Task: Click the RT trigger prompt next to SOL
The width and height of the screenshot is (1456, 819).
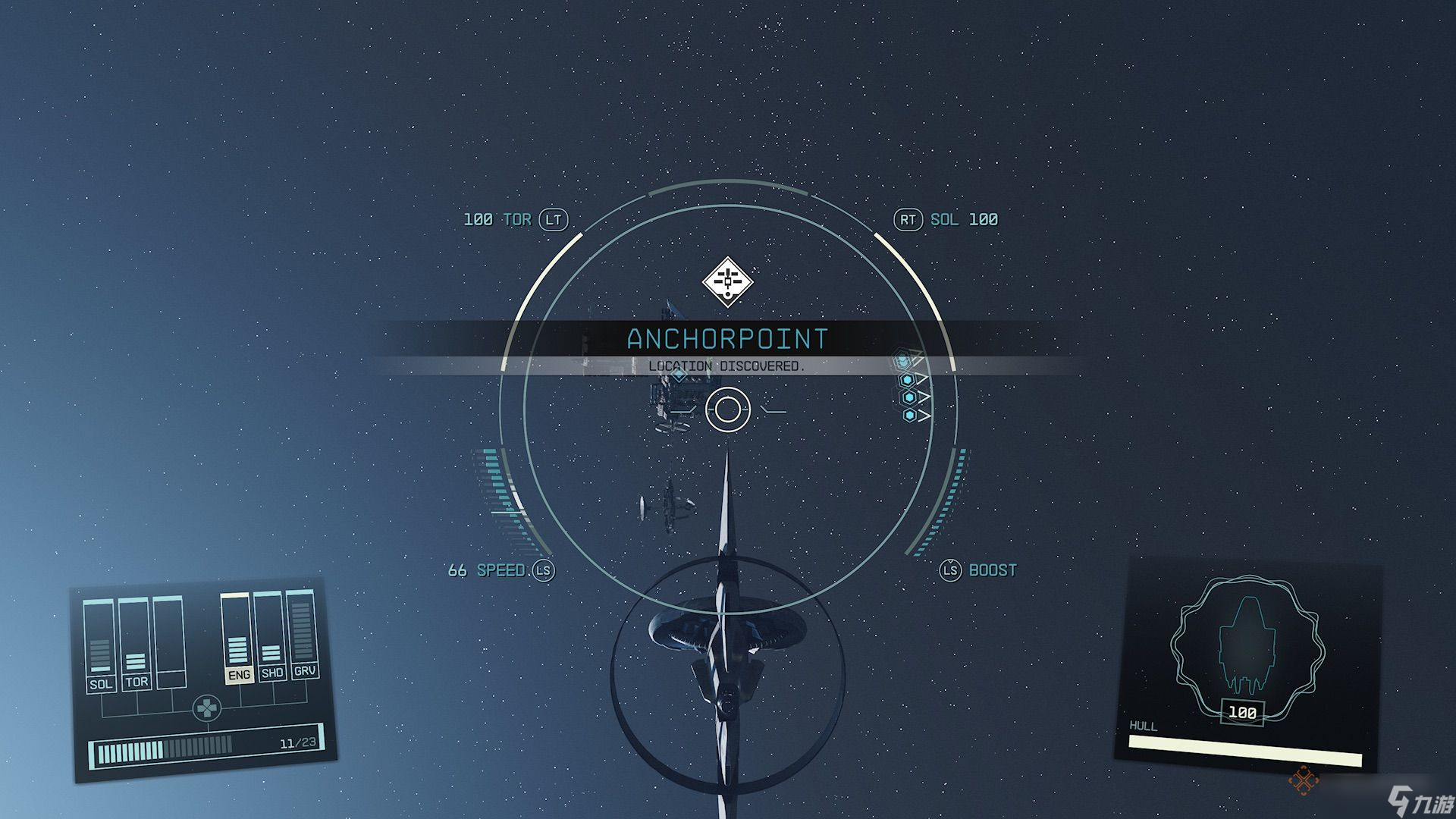Action: tap(908, 219)
